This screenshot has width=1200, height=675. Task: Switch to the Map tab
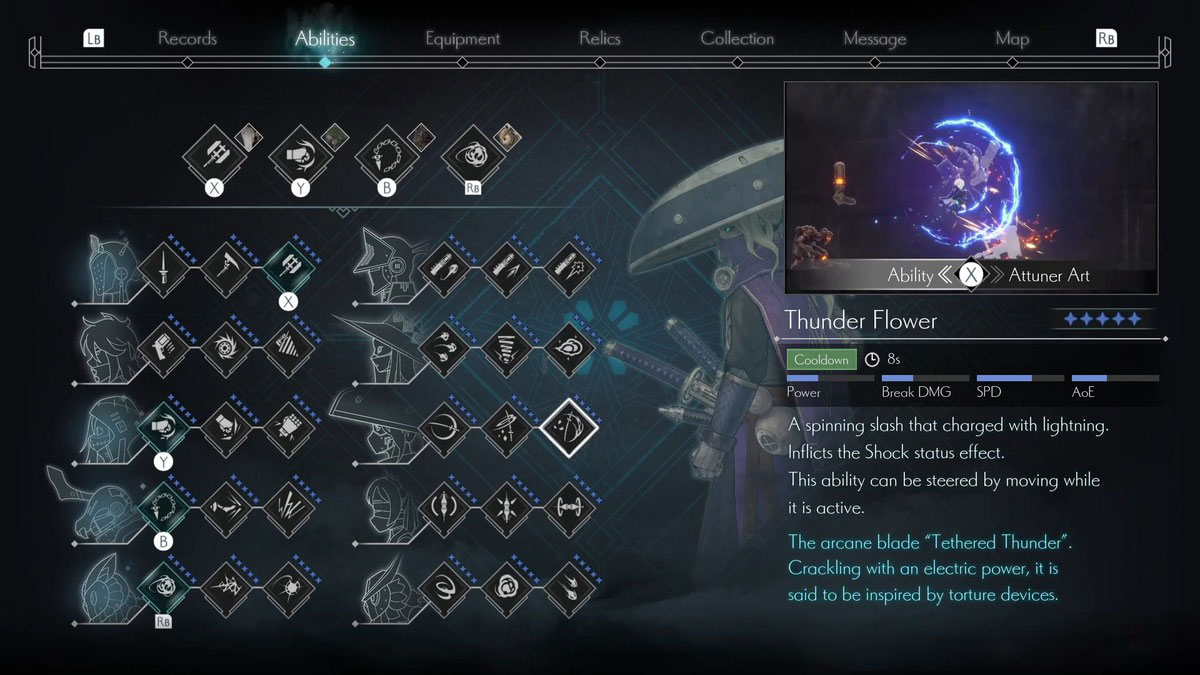click(x=1012, y=39)
